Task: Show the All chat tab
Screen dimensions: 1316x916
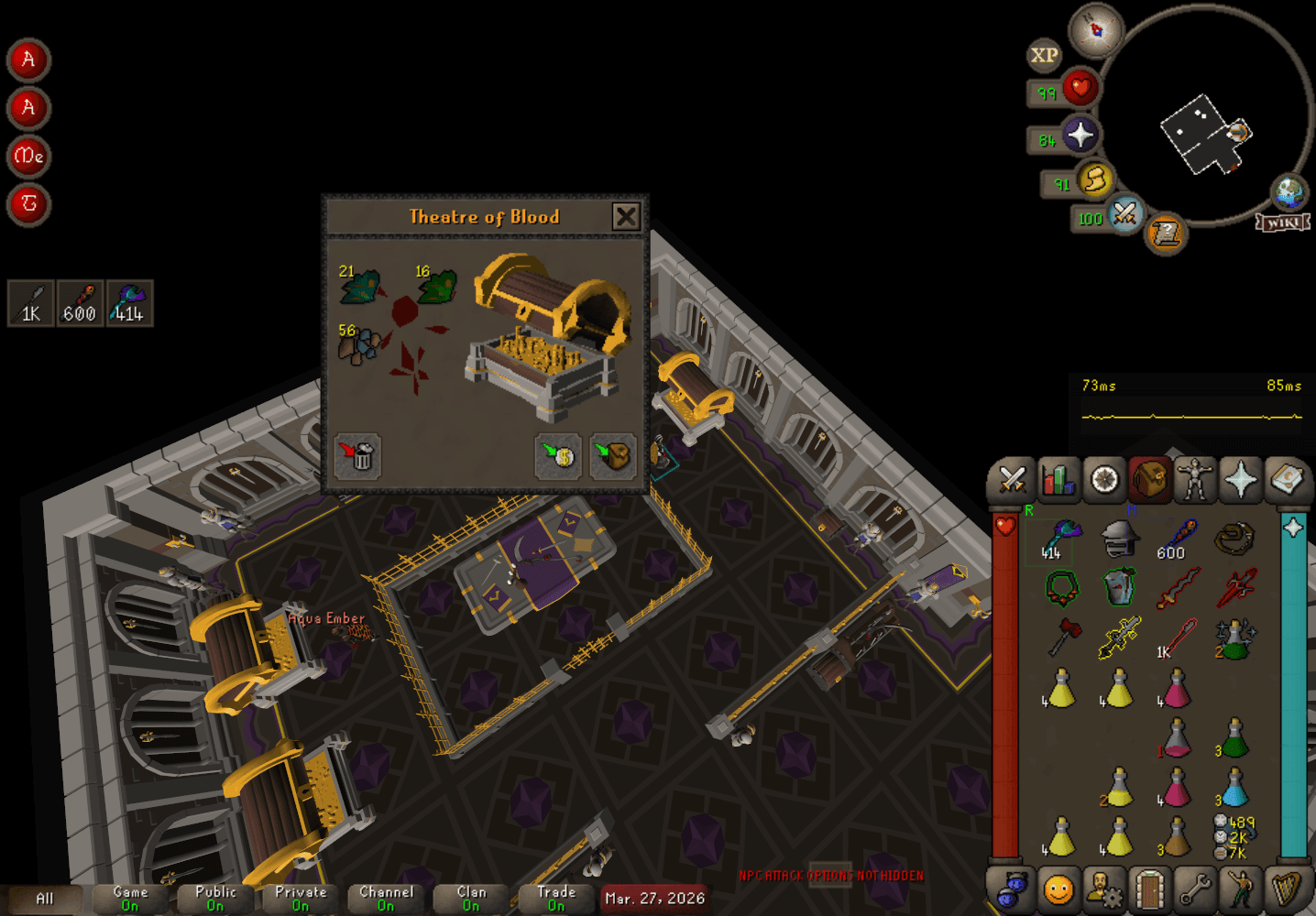Action: [x=44, y=899]
